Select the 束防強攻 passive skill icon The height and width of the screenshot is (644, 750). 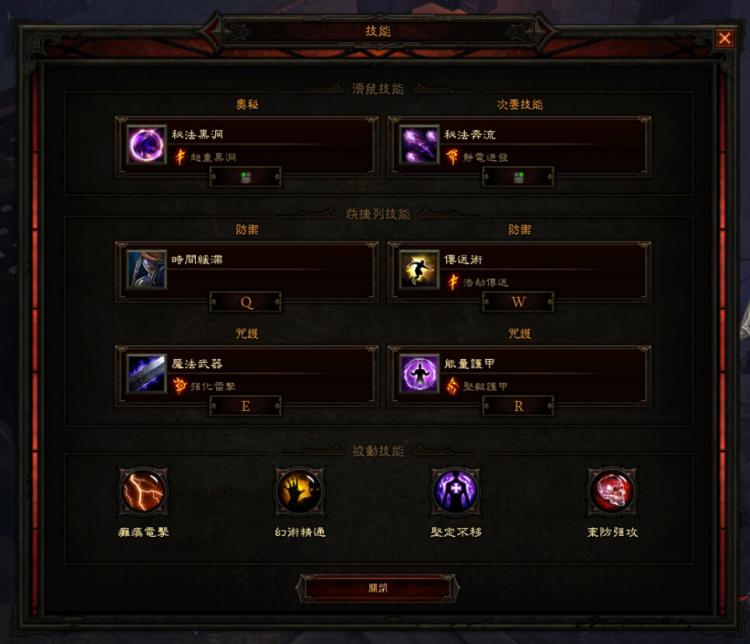click(x=611, y=491)
